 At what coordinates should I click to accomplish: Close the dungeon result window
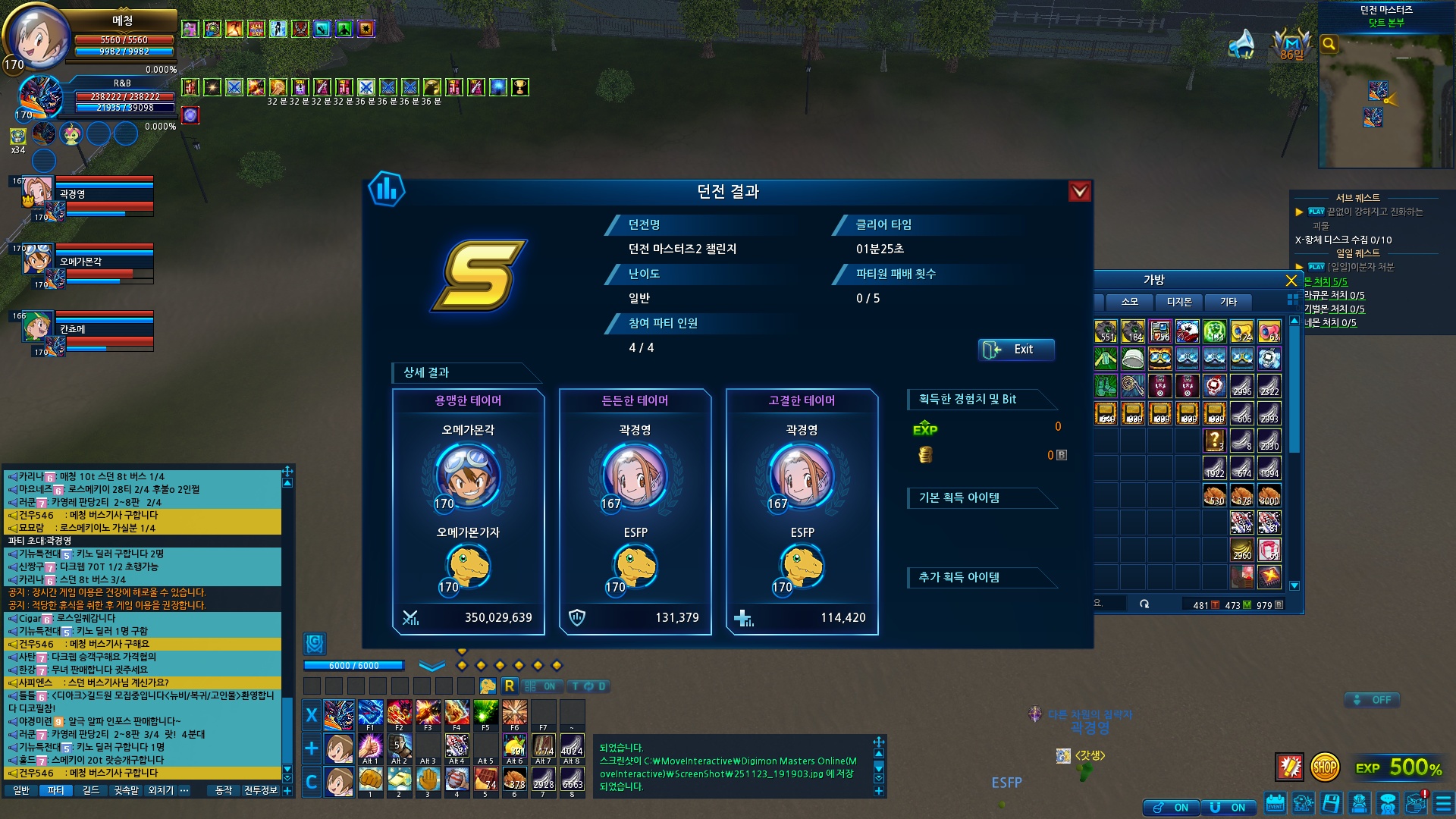point(1079,191)
